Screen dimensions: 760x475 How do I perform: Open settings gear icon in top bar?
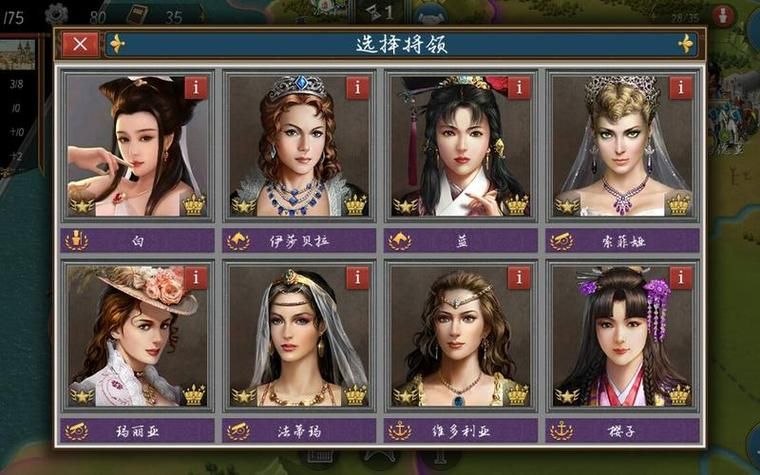(57, 13)
